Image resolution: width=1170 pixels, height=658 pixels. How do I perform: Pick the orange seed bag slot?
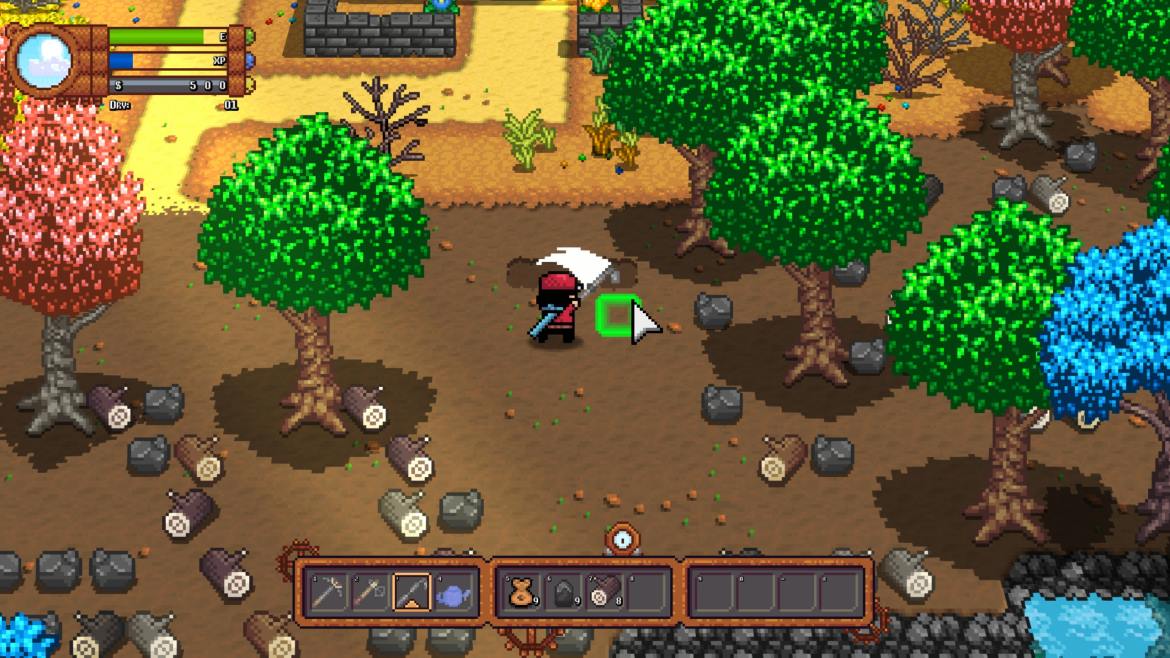(x=522, y=594)
